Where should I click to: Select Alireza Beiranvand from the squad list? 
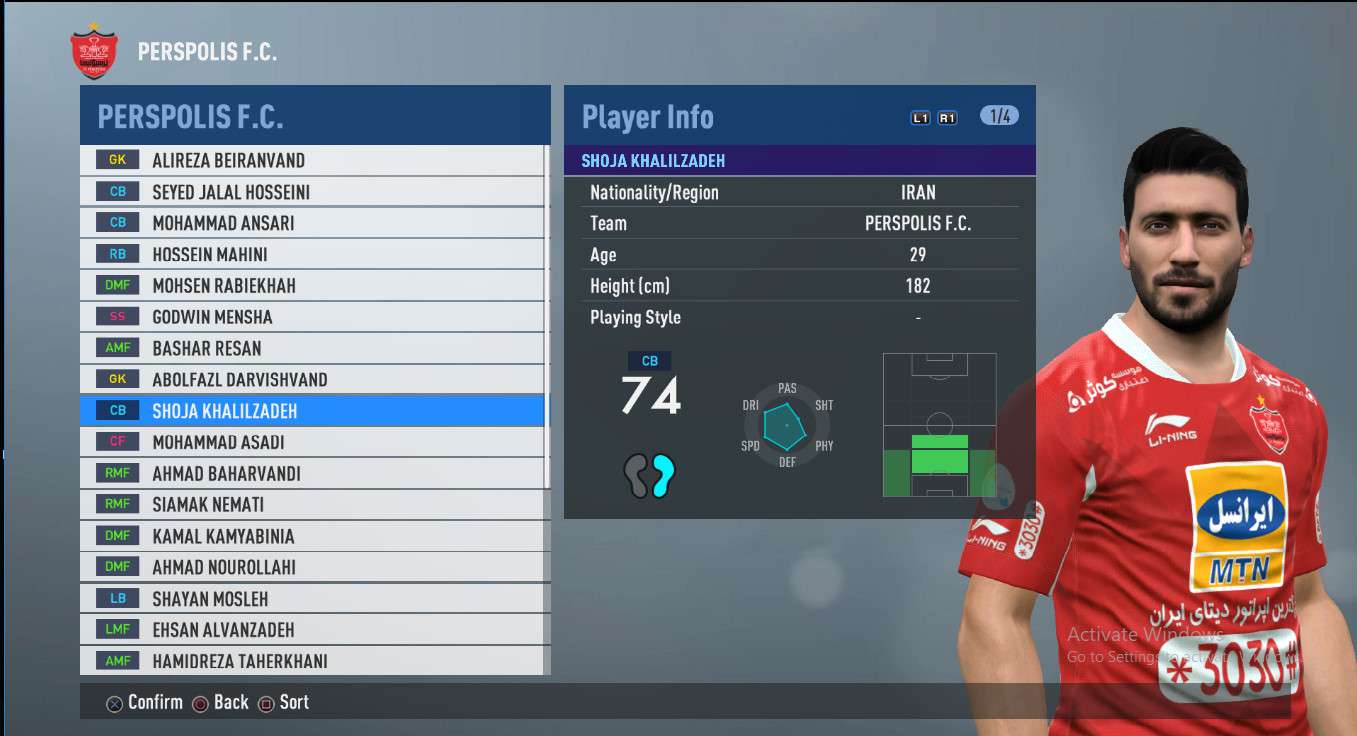(313, 160)
